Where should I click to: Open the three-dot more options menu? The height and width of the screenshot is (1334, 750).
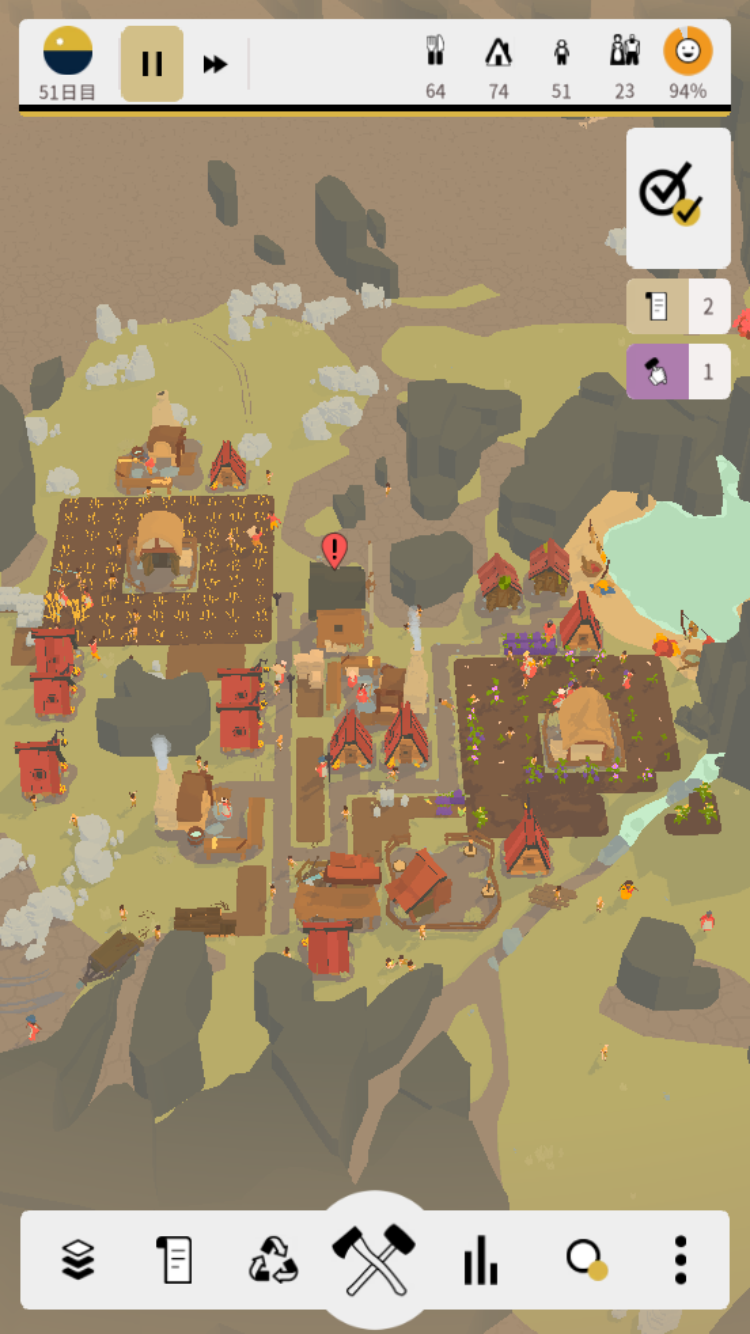680,1259
